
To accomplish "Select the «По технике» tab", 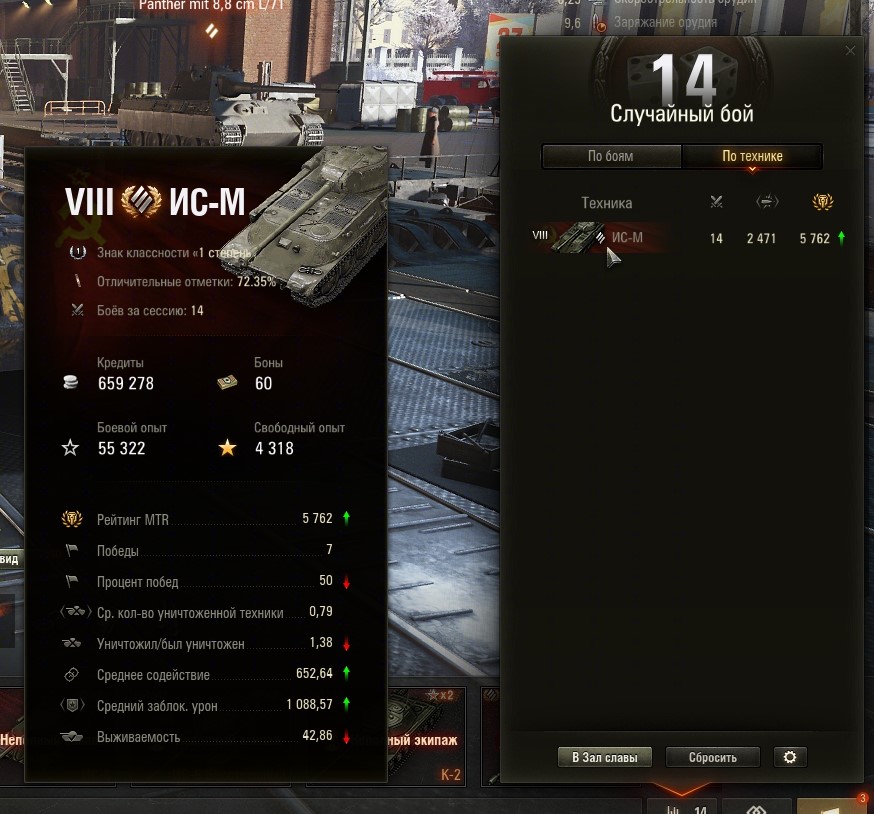I will (x=752, y=156).
